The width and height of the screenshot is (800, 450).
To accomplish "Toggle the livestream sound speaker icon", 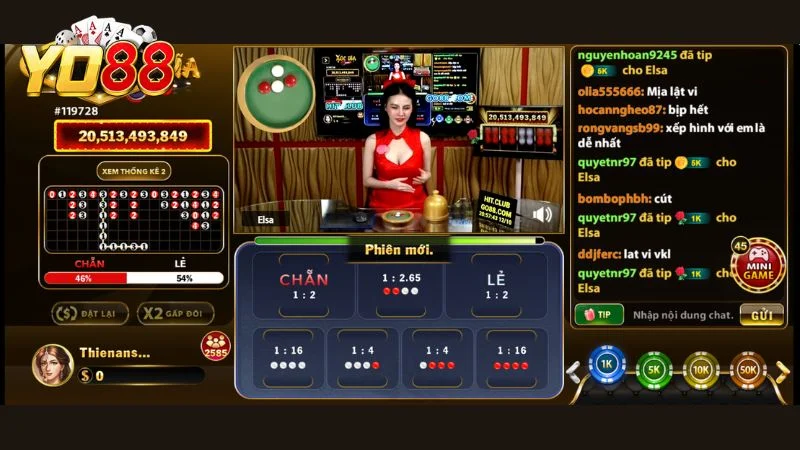I will point(543,214).
